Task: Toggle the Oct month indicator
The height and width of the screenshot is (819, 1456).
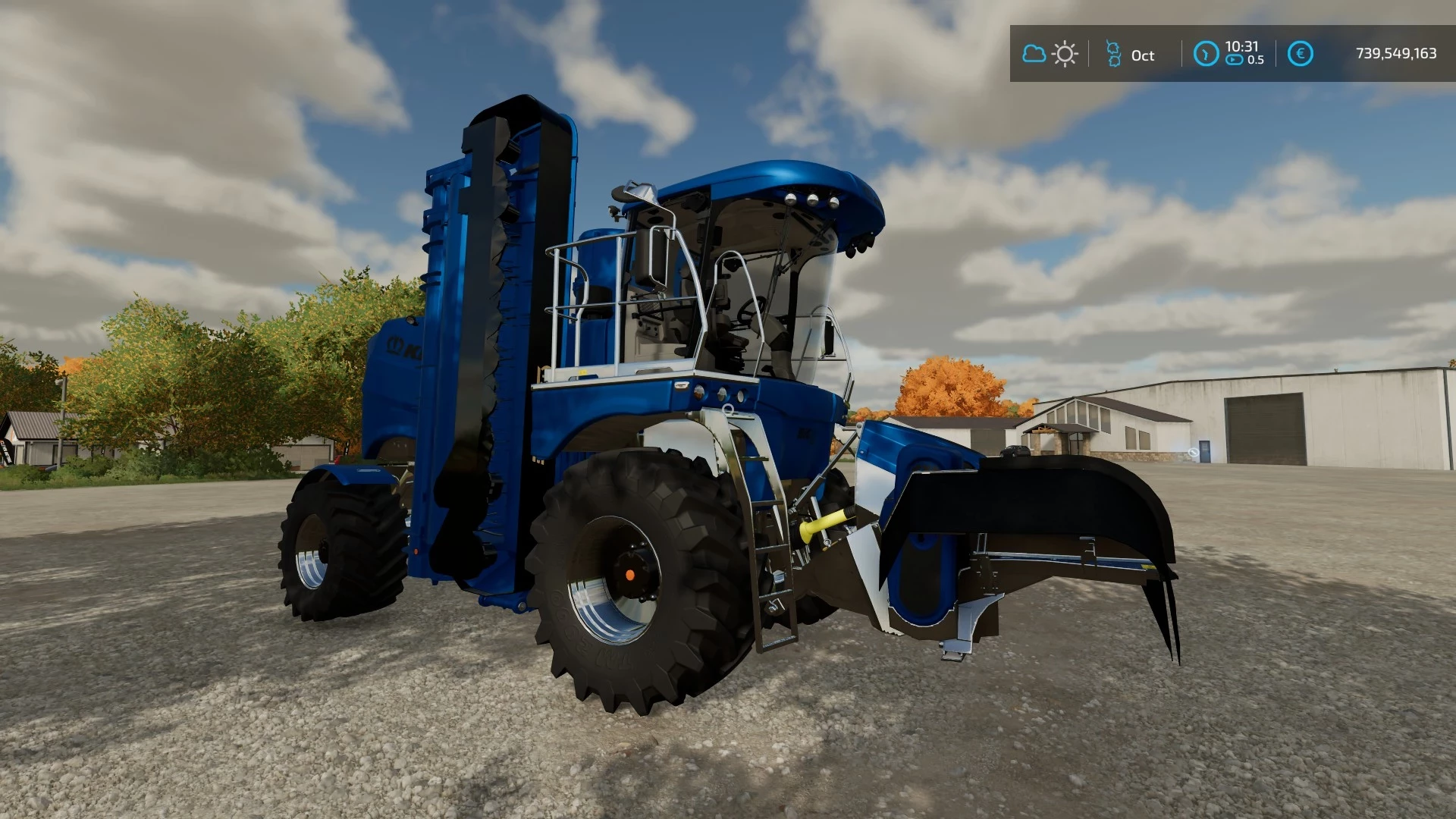Action: 1141,55
